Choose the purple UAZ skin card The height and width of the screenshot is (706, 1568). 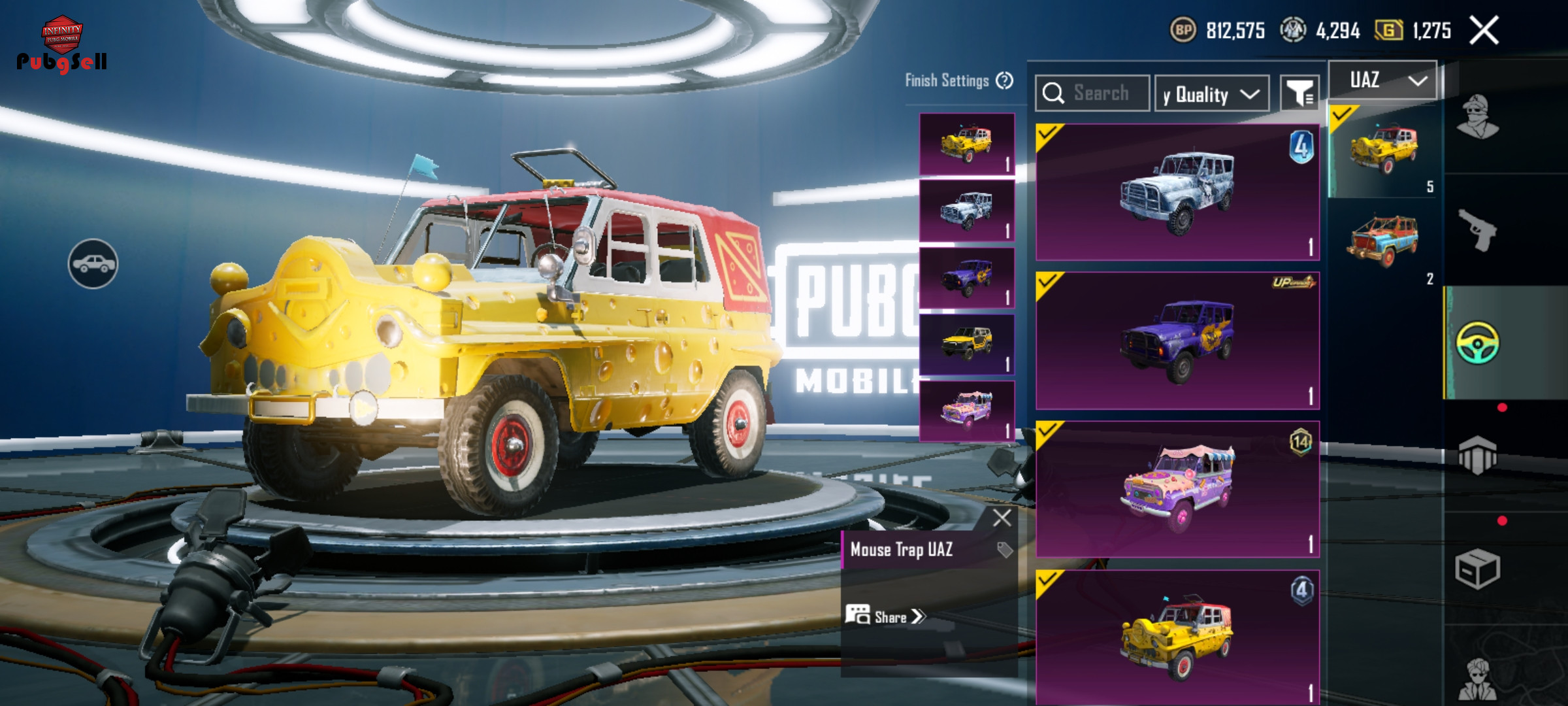1177,341
